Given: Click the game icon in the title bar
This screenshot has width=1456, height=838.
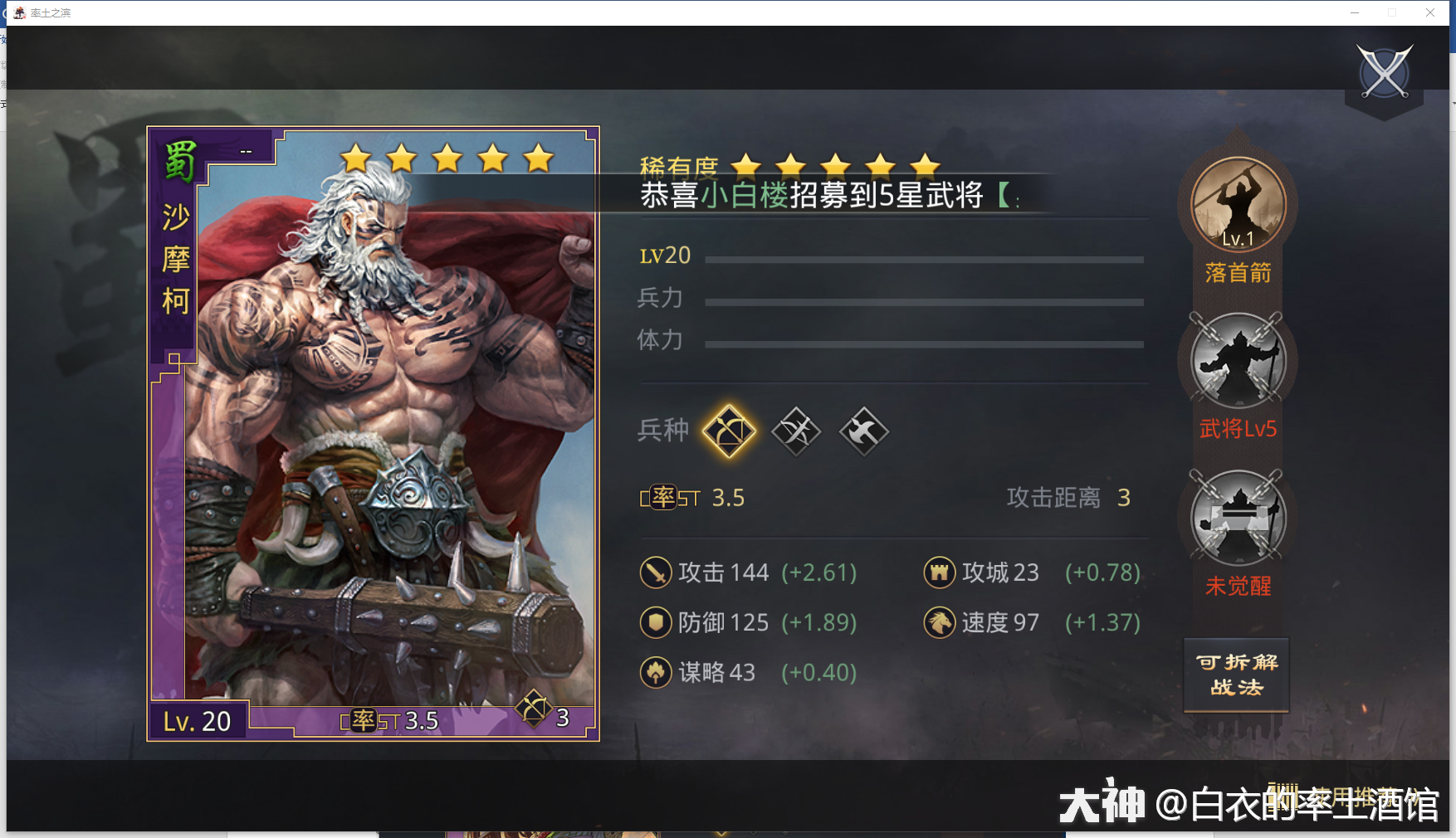Looking at the screenshot, I should point(18,12).
